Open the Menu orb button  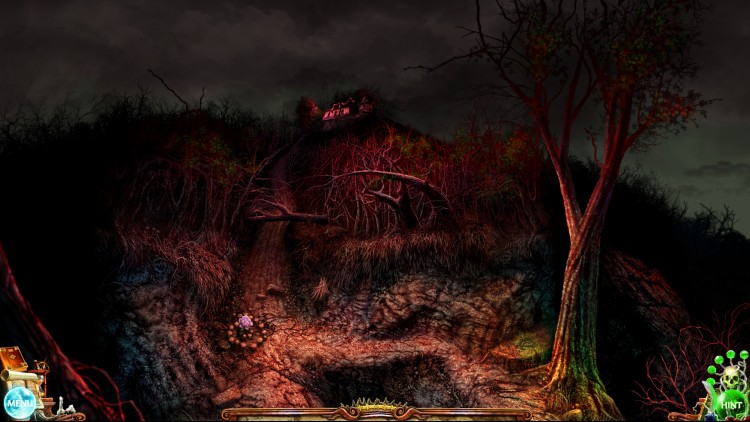(x=18, y=403)
